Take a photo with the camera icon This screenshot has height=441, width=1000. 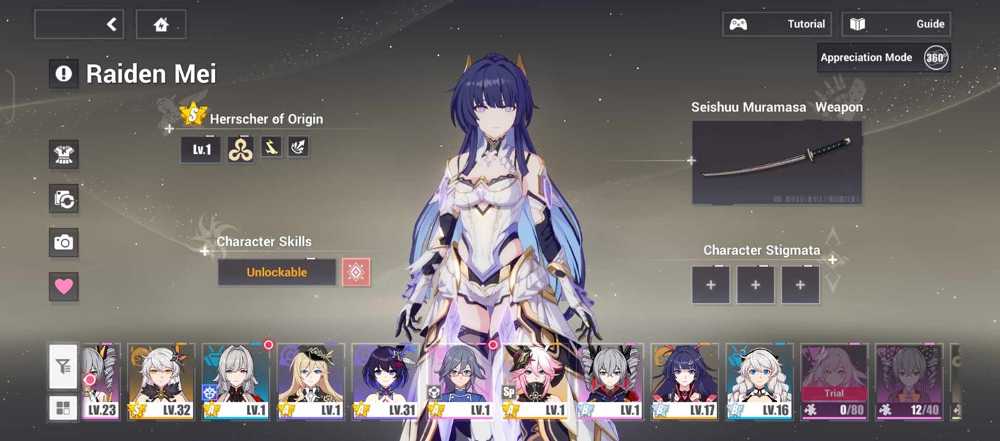click(64, 242)
